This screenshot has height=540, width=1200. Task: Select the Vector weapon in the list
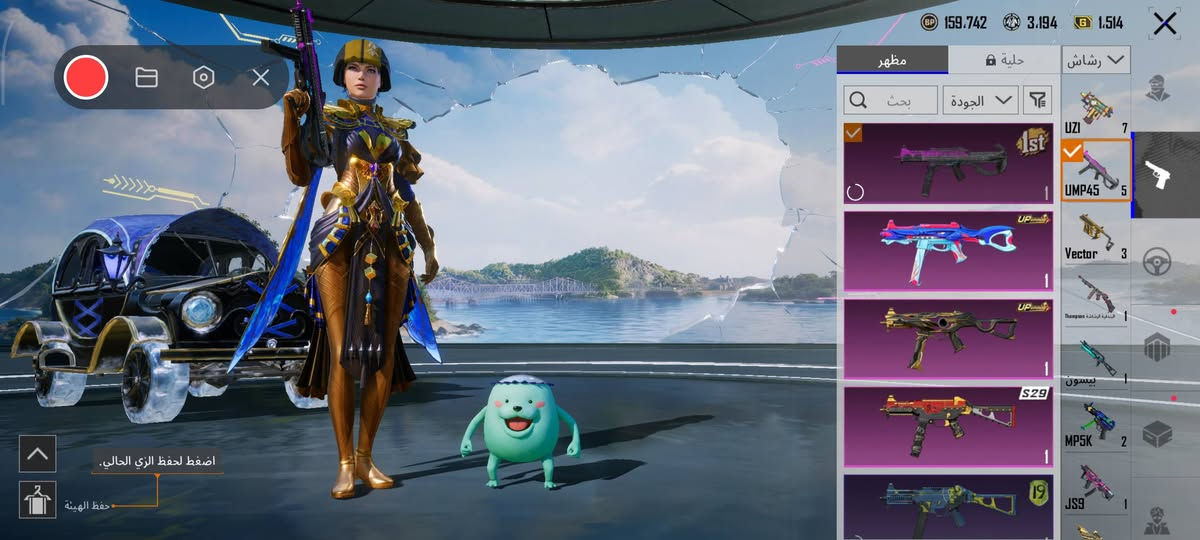pos(1096,237)
